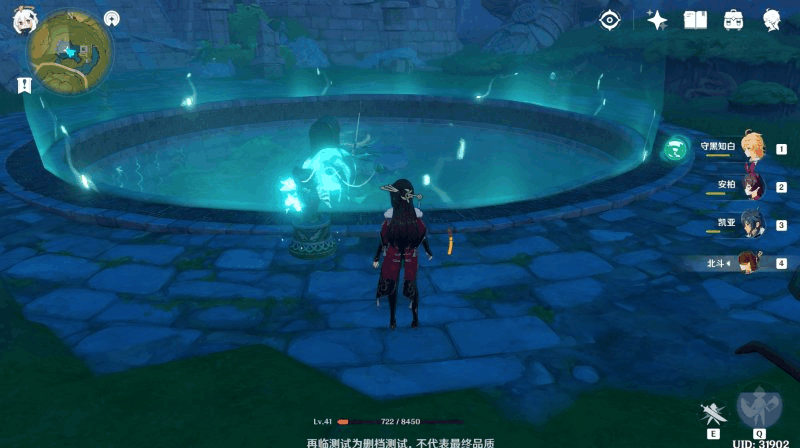800x448 pixels.
Task: Open the backpack inventory
Action: tap(733, 19)
